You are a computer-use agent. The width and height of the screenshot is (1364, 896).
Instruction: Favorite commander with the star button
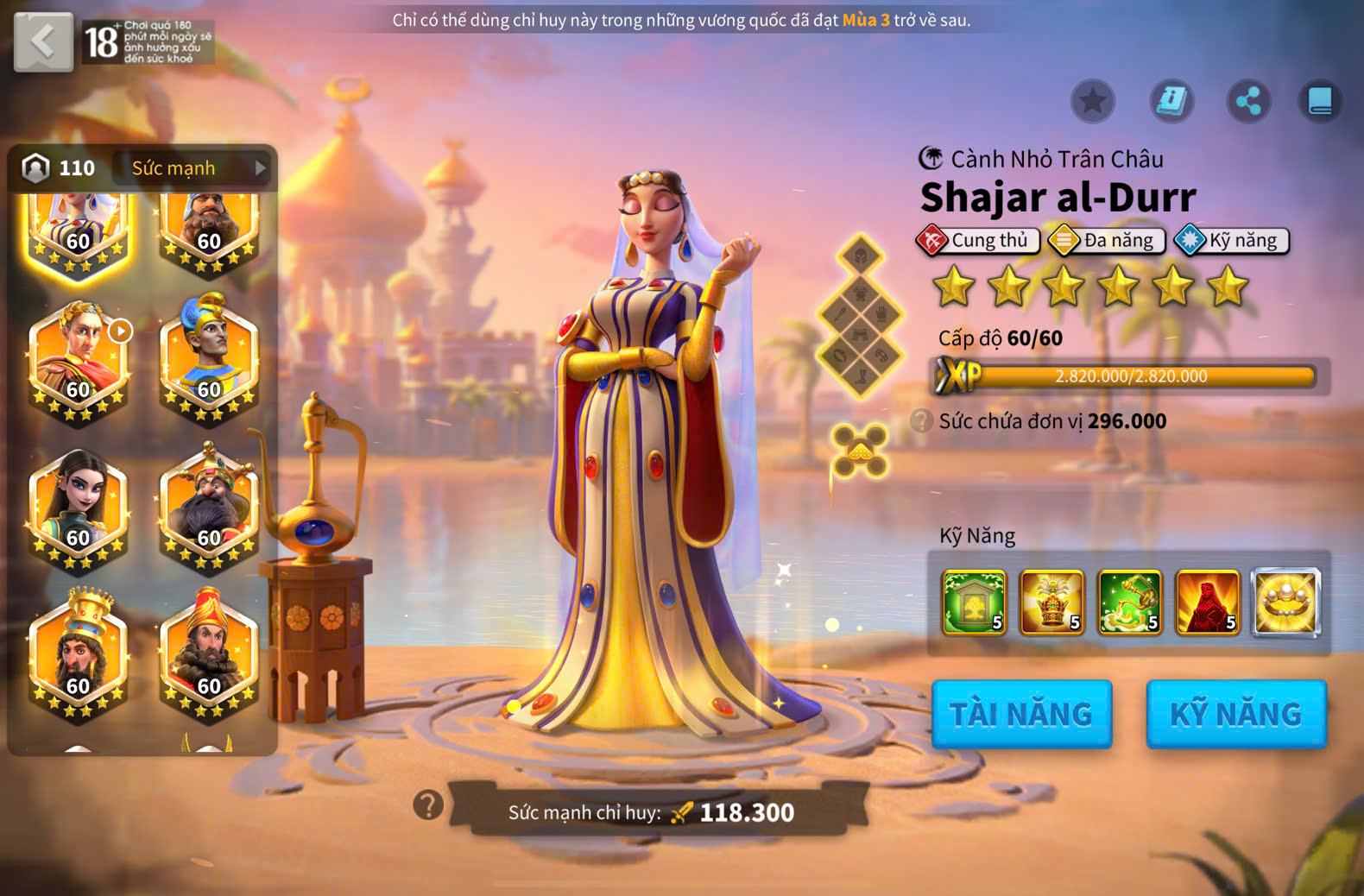[1092, 102]
